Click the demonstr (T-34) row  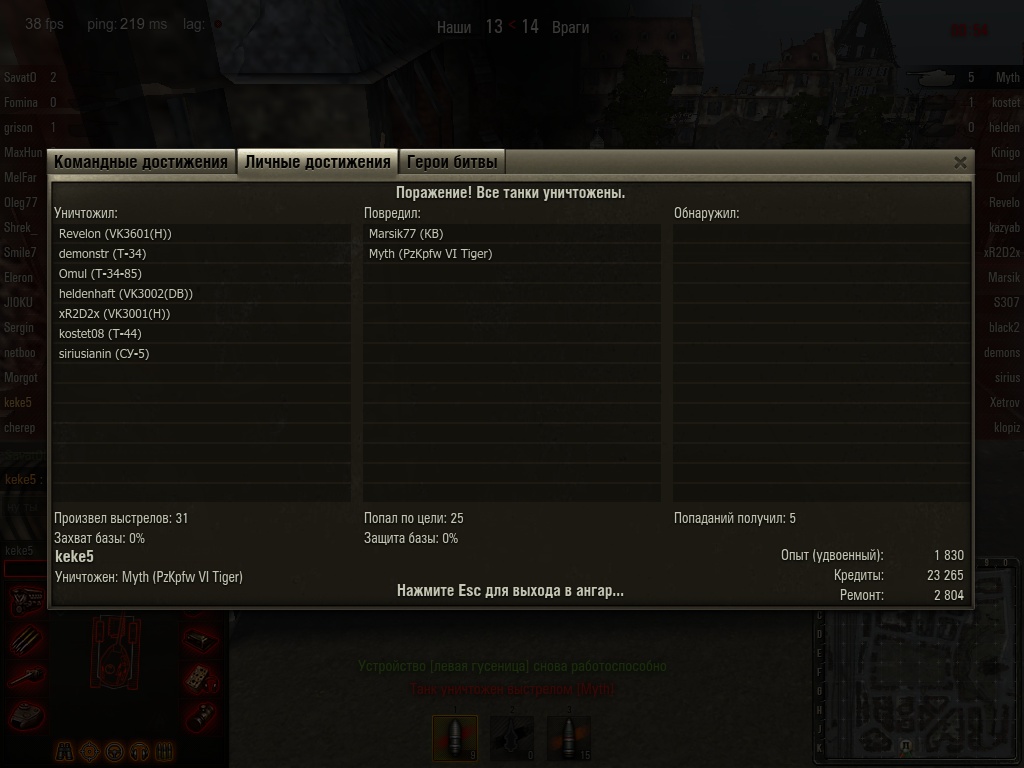102,254
